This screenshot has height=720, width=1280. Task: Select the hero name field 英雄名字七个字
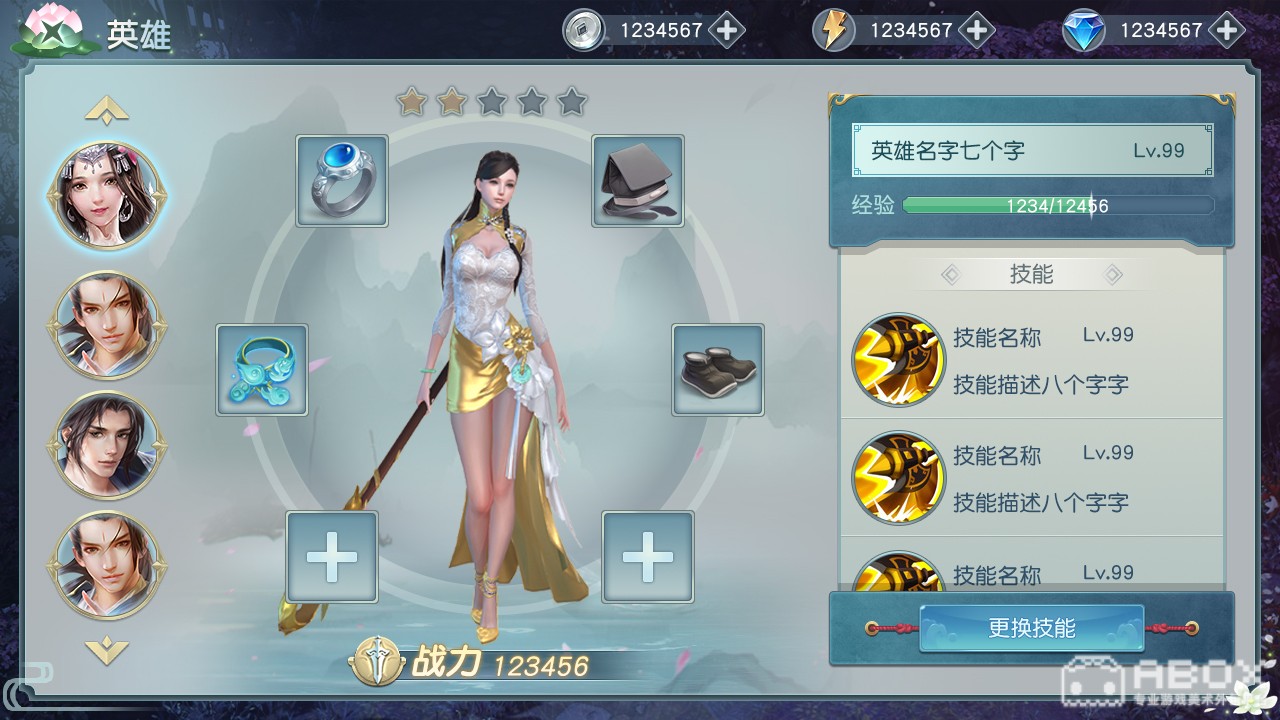tap(1031, 151)
